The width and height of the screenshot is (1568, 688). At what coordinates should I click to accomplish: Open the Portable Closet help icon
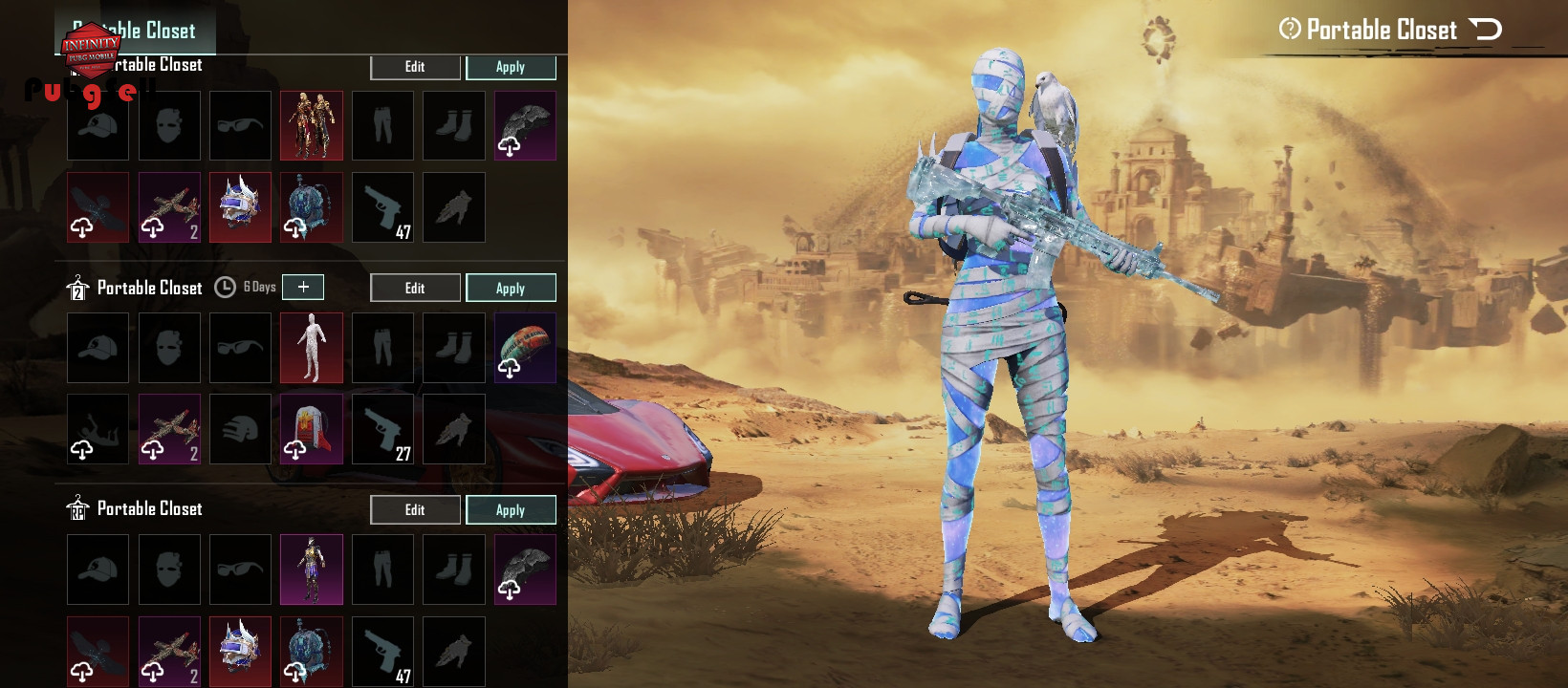coord(1290,29)
